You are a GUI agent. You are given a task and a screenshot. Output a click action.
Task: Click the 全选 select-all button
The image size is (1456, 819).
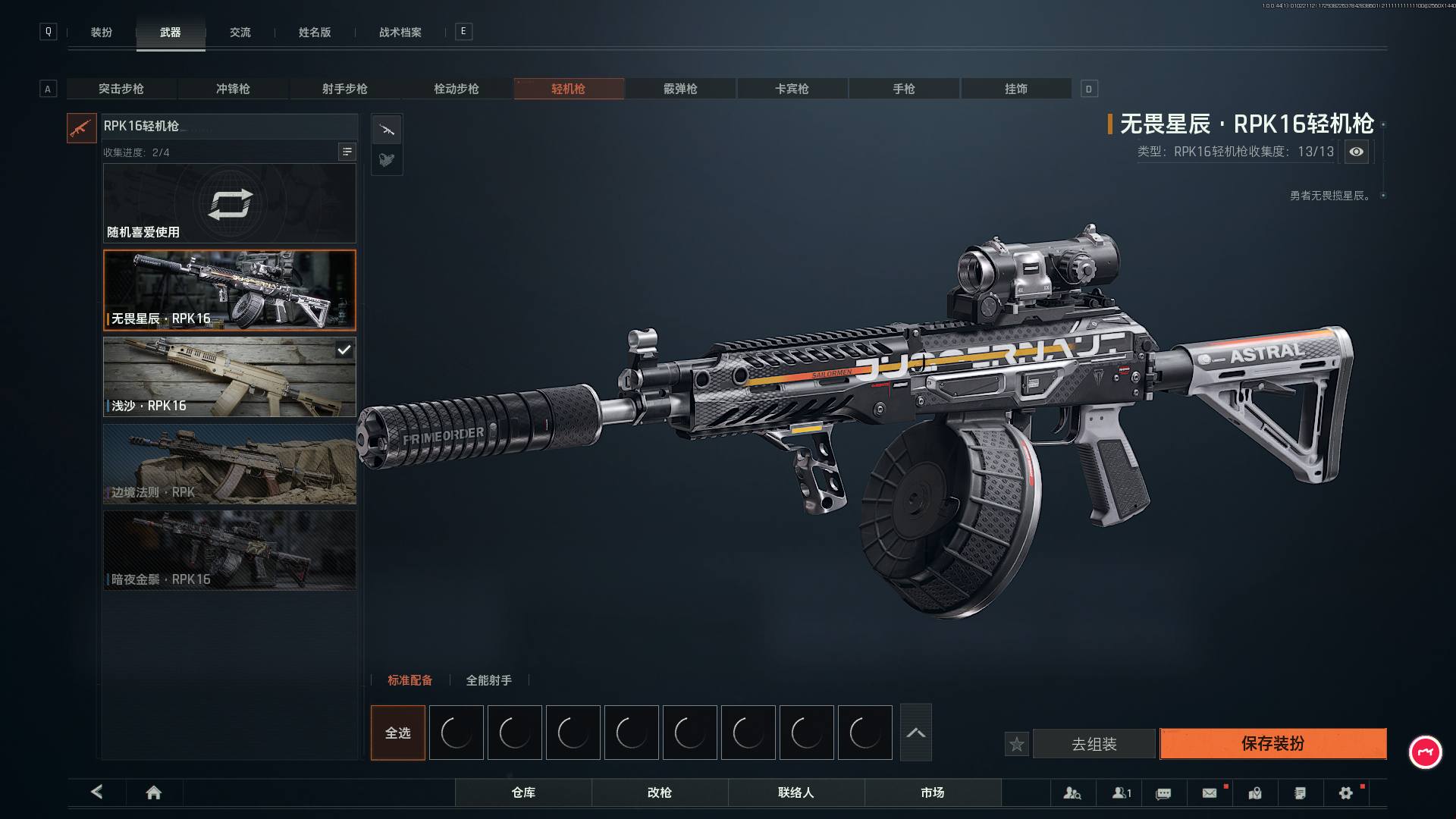coord(398,733)
